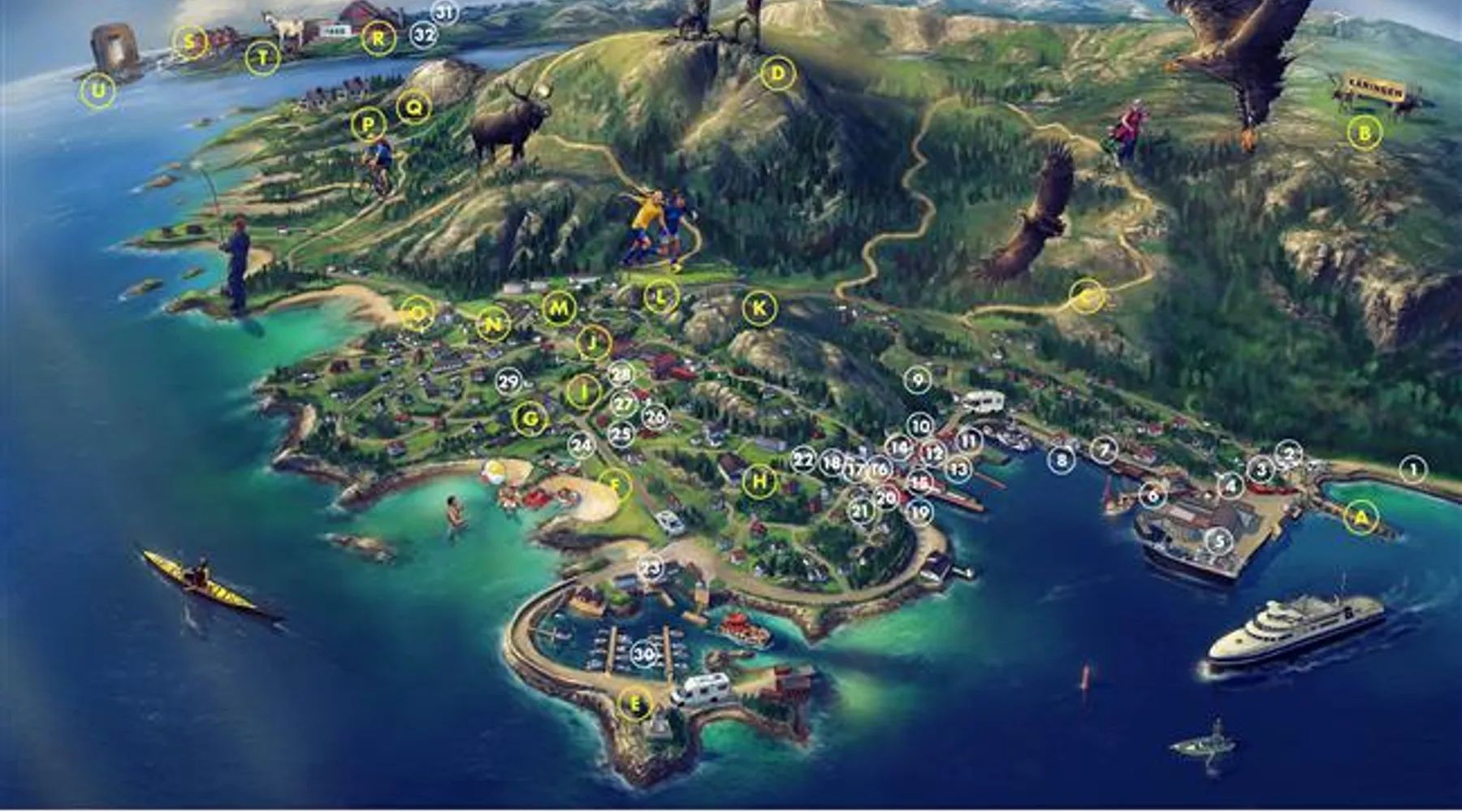
Task: Click marker 30 in the marina
Action: point(643,654)
